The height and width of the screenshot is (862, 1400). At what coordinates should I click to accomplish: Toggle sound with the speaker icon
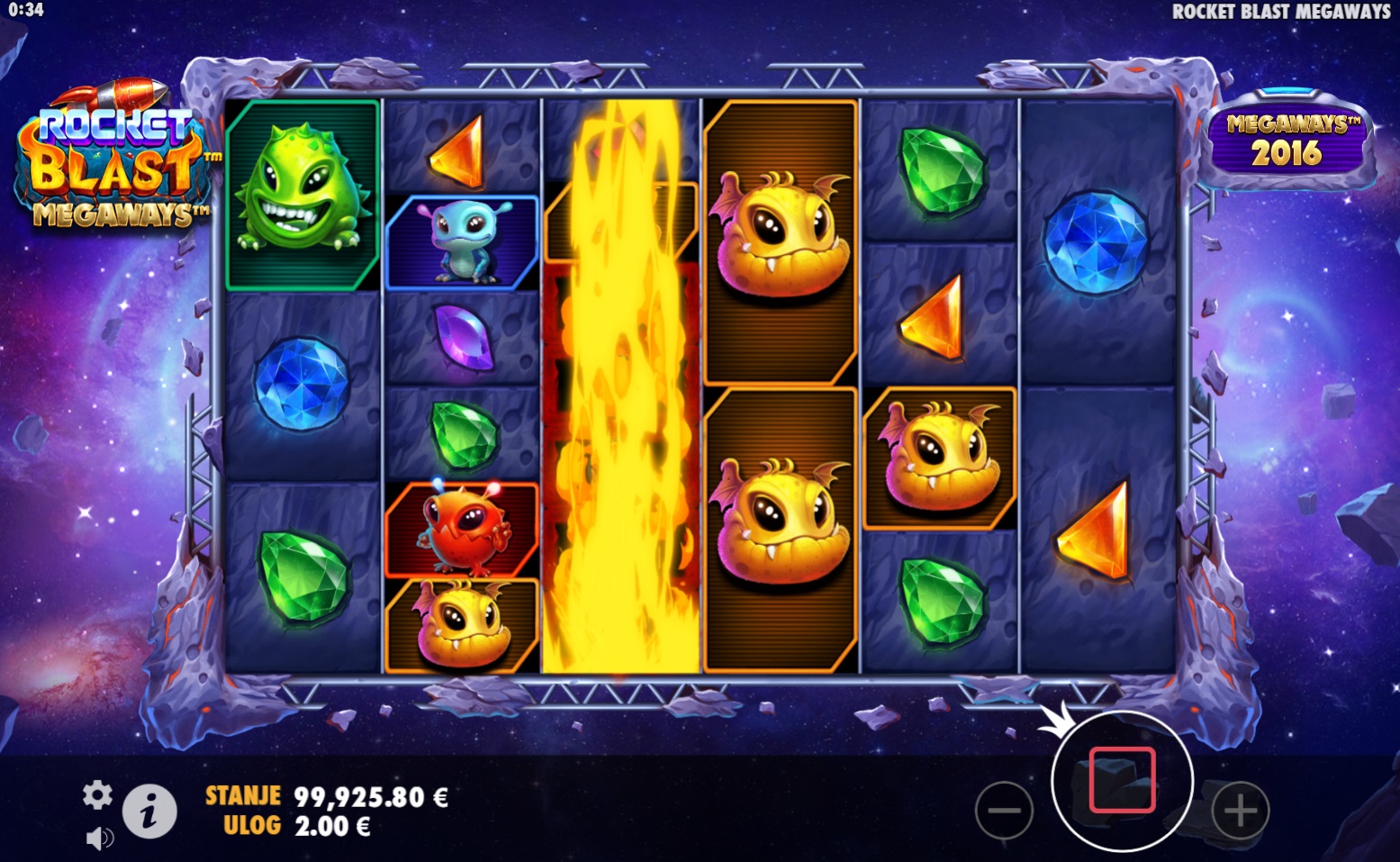(99, 839)
